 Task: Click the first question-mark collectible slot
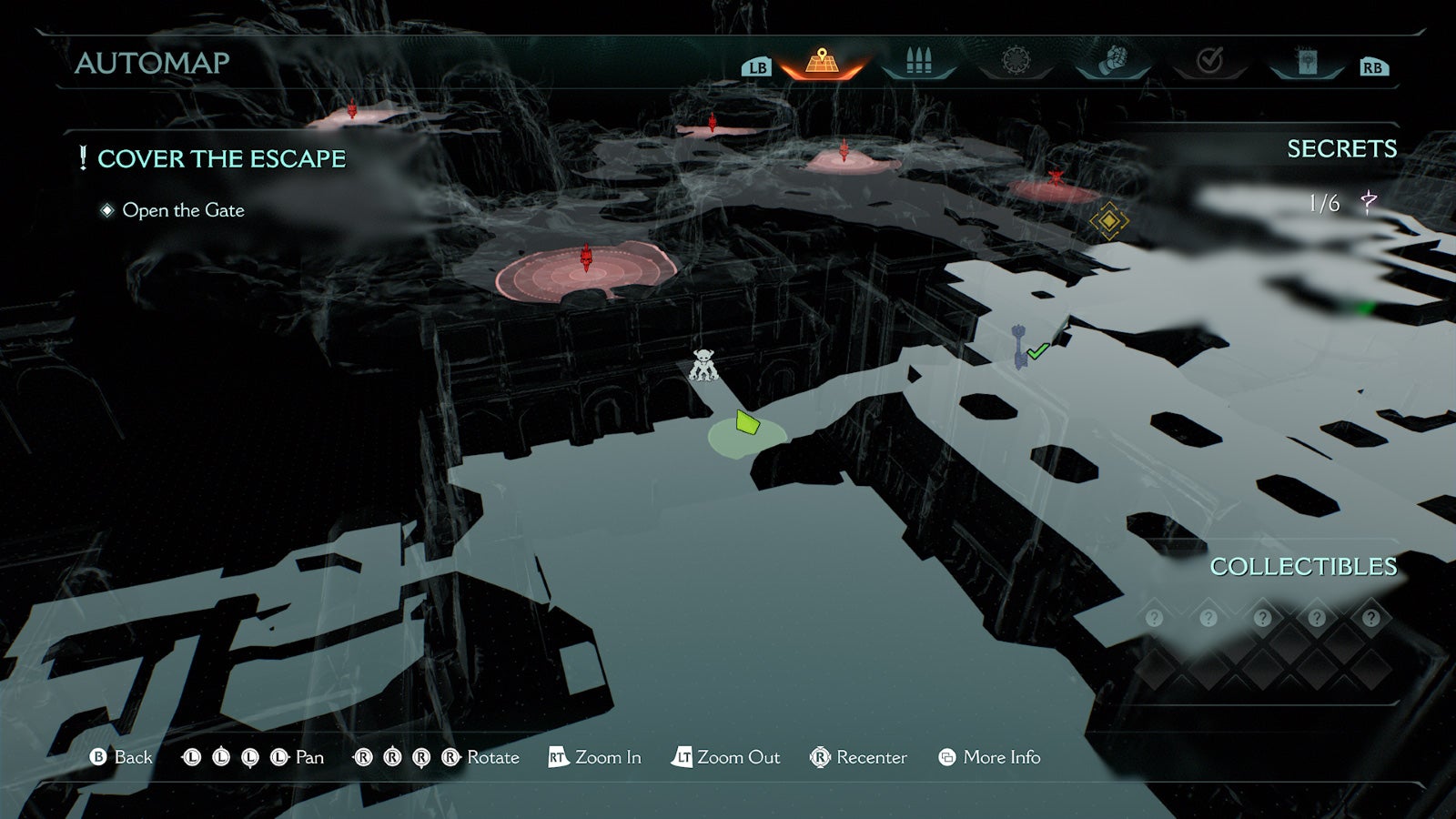(1154, 617)
